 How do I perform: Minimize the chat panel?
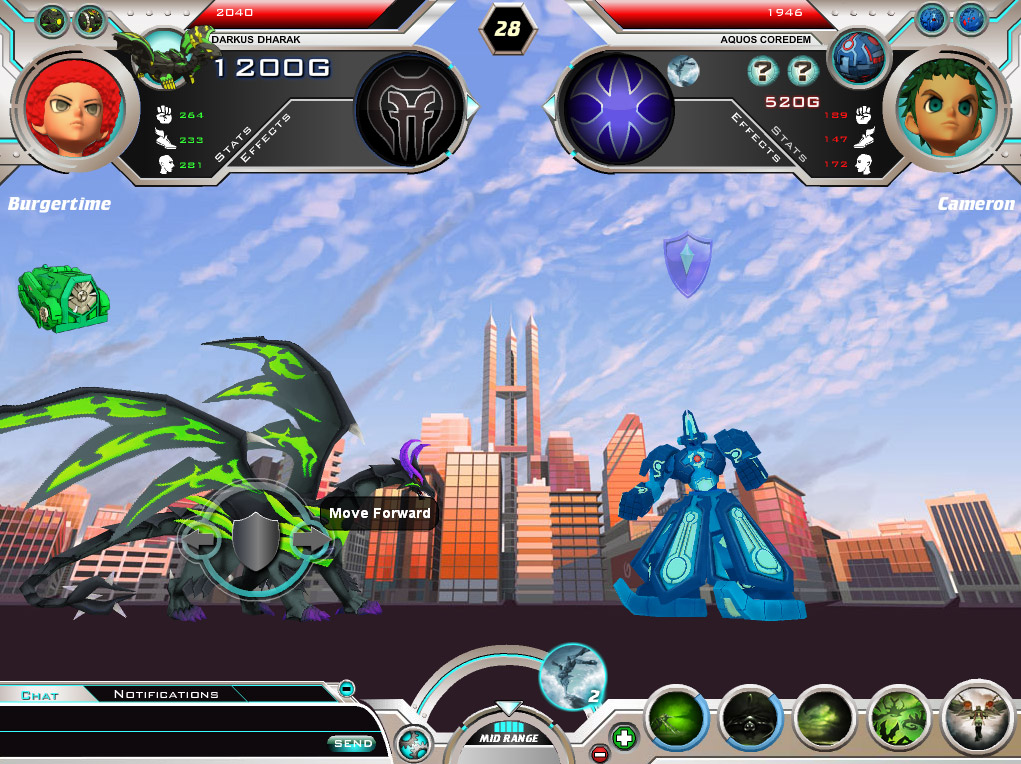tap(346, 688)
